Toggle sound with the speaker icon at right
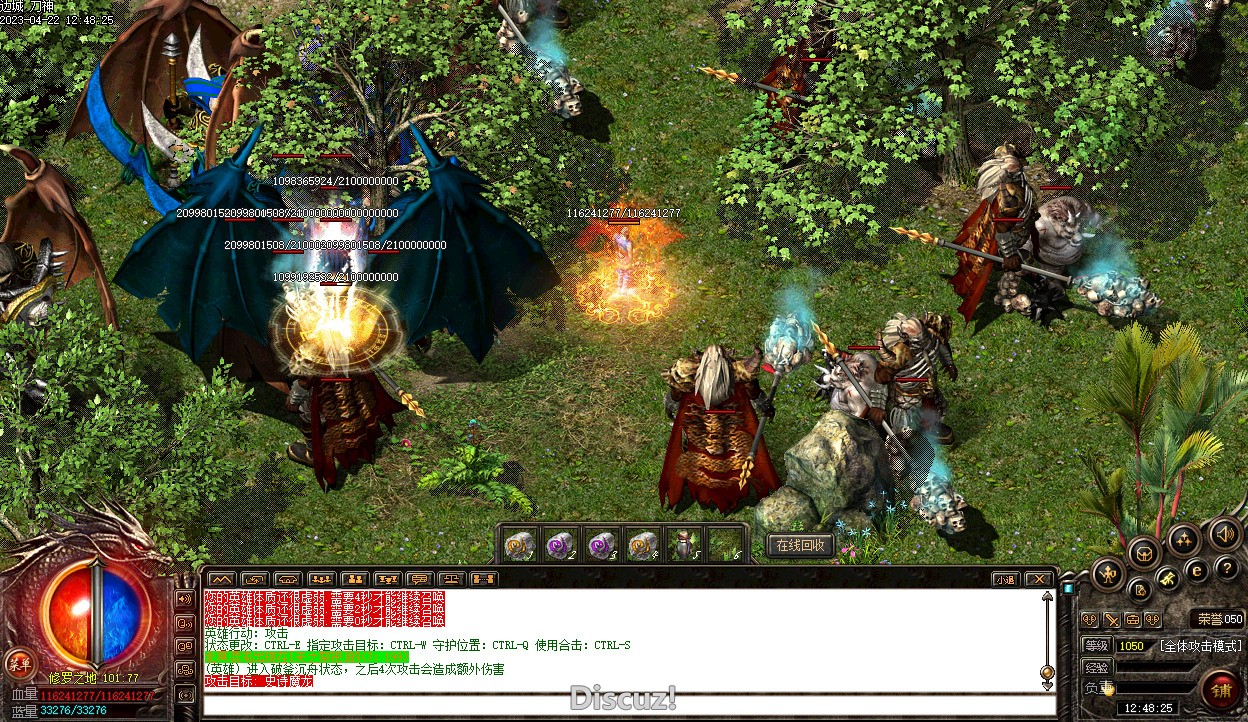 coord(1224,534)
